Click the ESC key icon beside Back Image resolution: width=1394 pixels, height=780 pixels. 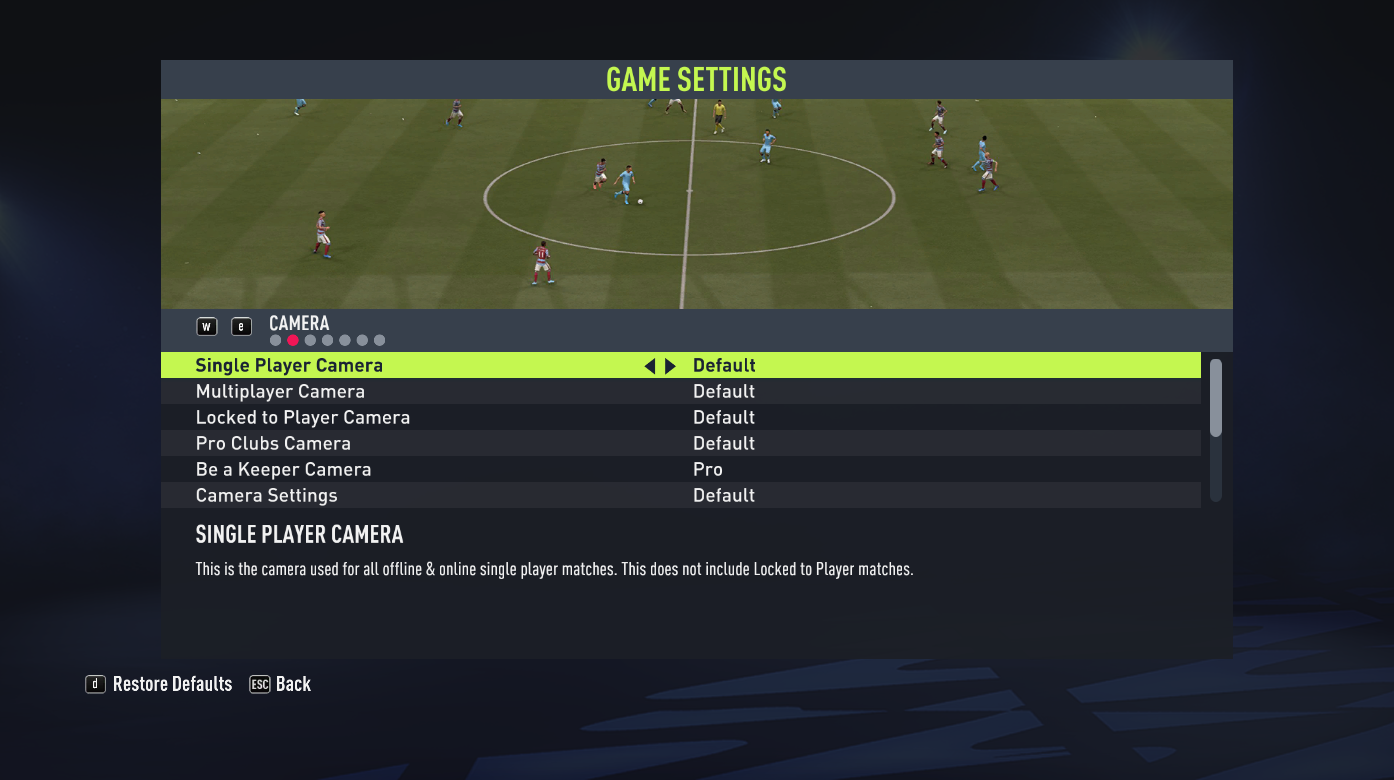click(258, 684)
